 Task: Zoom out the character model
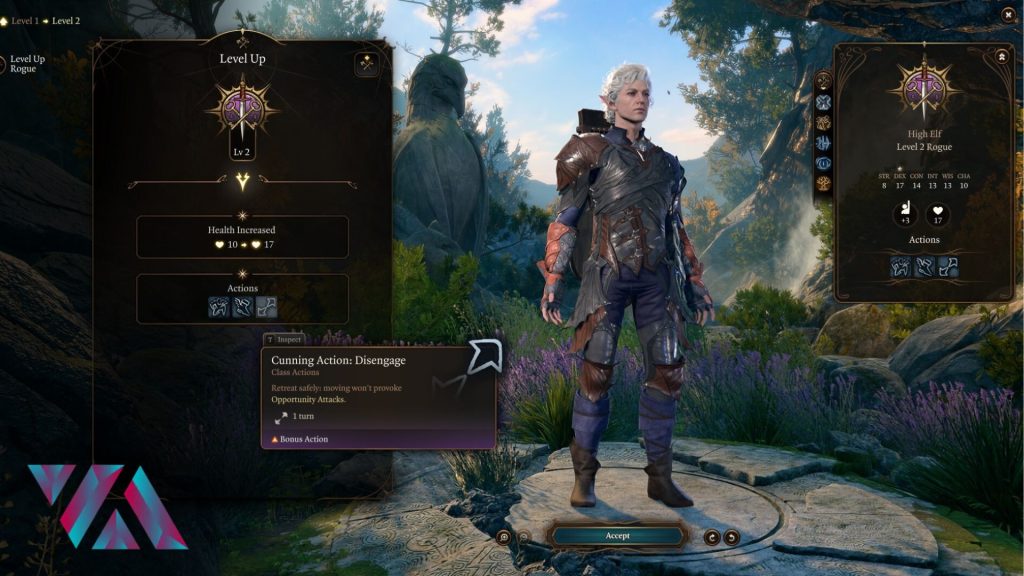(524, 537)
